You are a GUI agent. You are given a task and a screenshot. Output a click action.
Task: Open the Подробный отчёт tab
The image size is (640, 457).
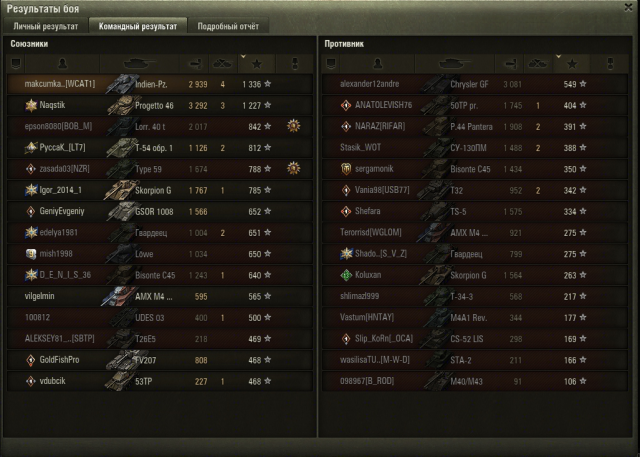[225, 26]
